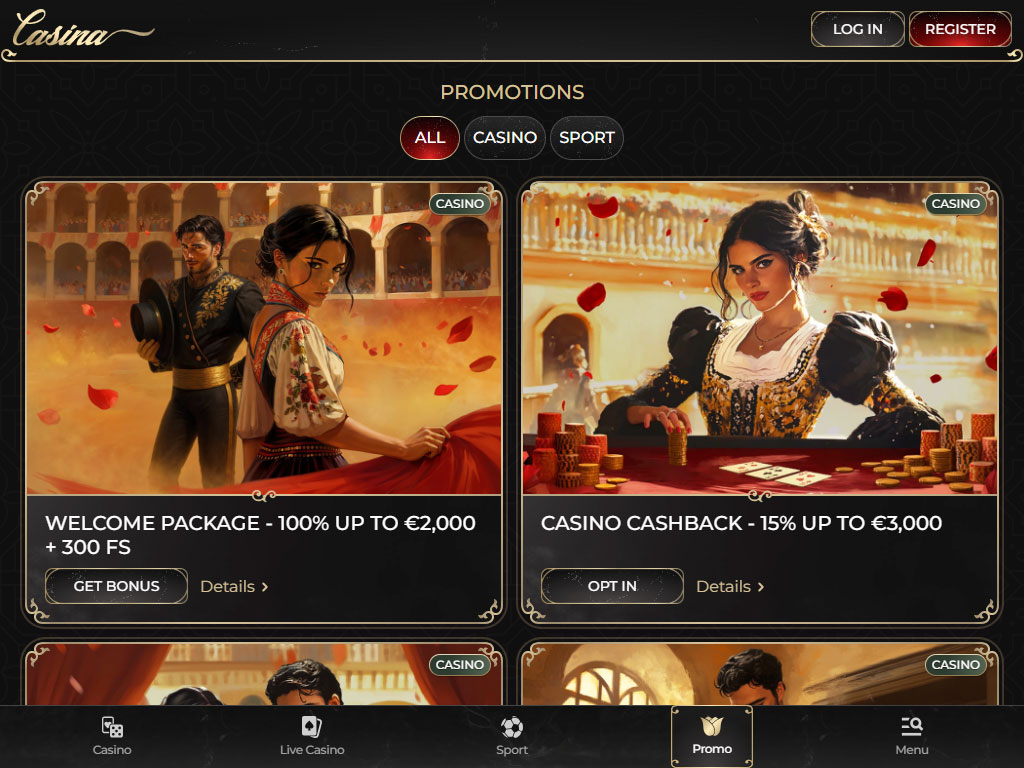1024x768 pixels.
Task: Select the Promo navigation item
Action: click(712, 736)
